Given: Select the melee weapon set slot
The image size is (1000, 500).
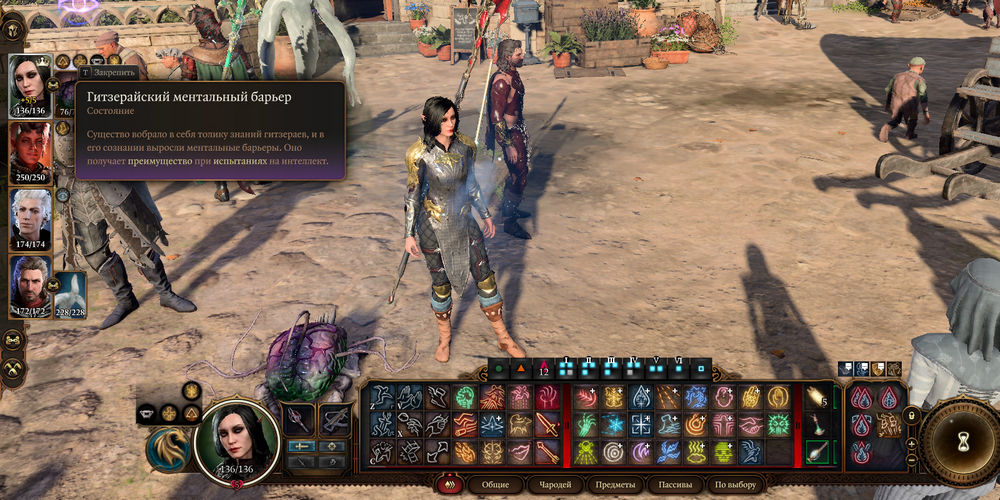Looking at the screenshot, I should (300, 419).
